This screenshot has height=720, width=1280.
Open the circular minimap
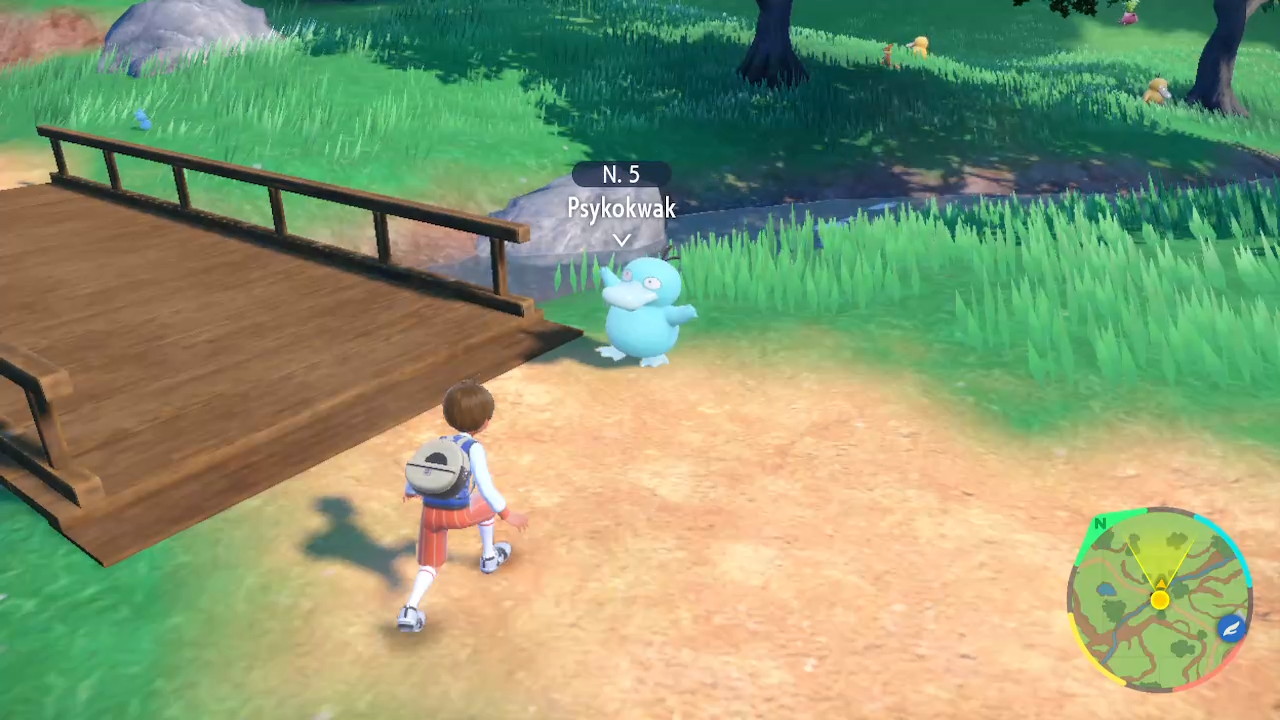pos(1158,600)
